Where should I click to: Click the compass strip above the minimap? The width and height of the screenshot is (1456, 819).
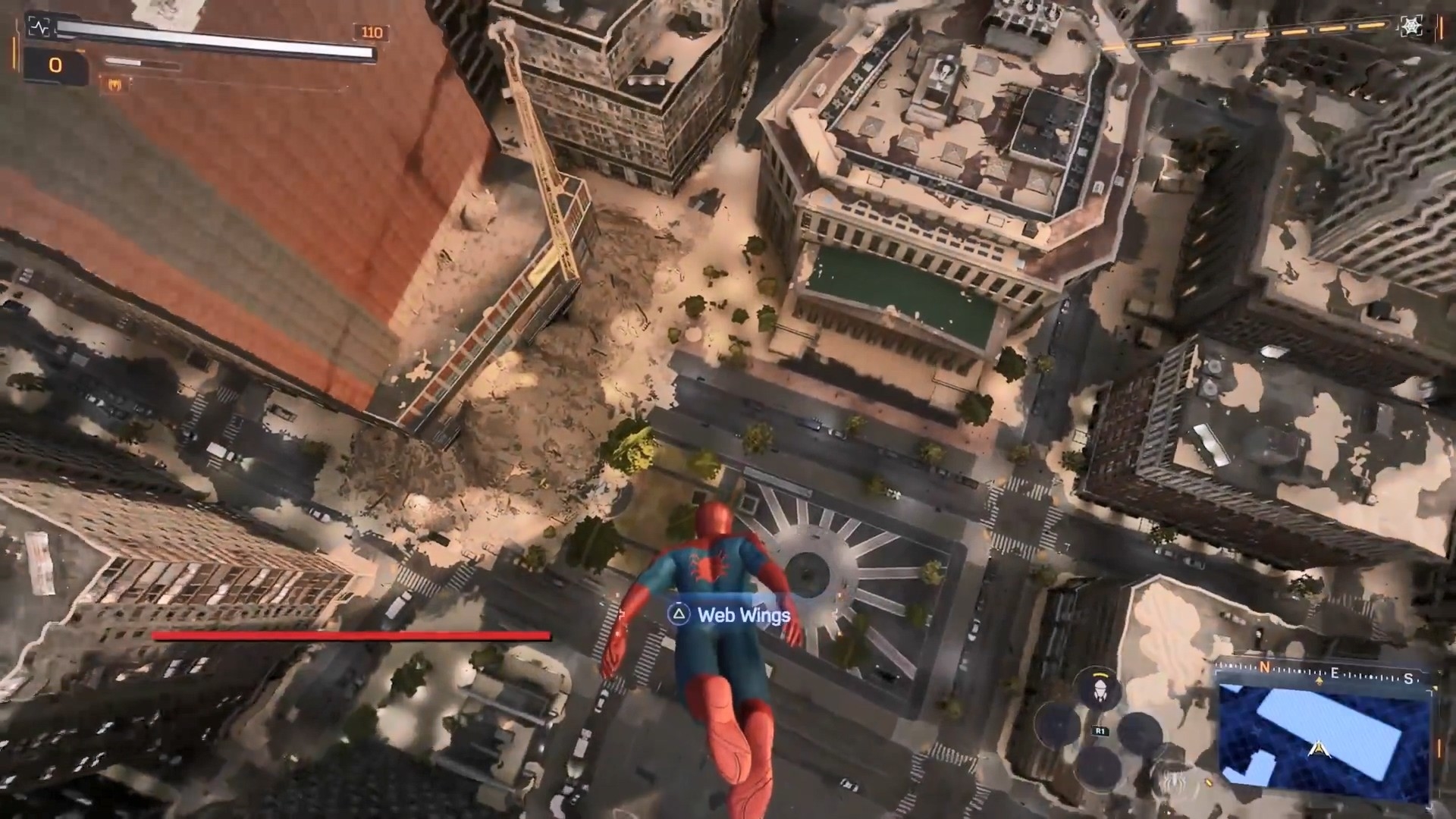[1328, 673]
